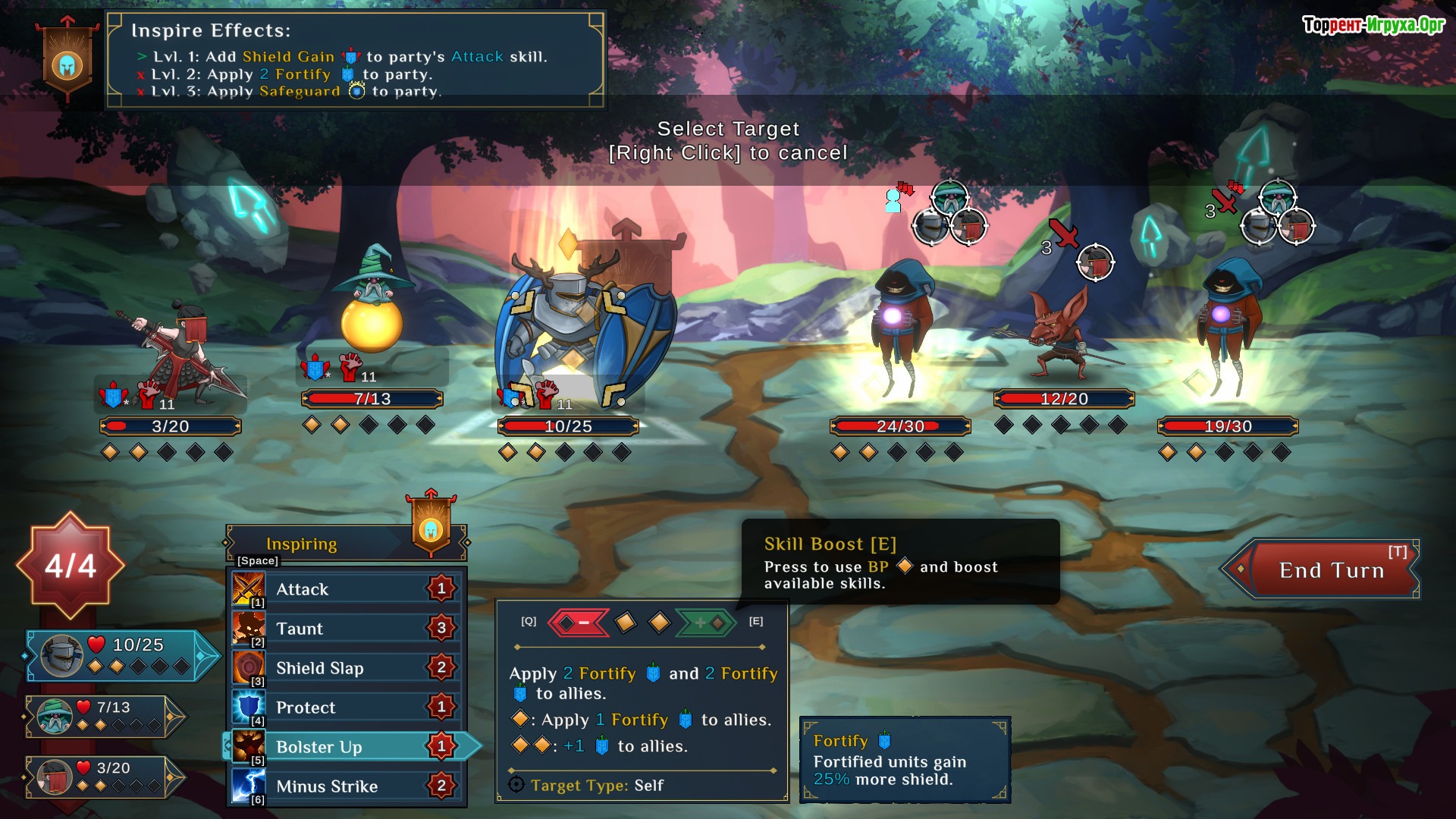This screenshot has height=819, width=1456.
Task: Open the torrent site watermark link
Action: tap(1373, 25)
